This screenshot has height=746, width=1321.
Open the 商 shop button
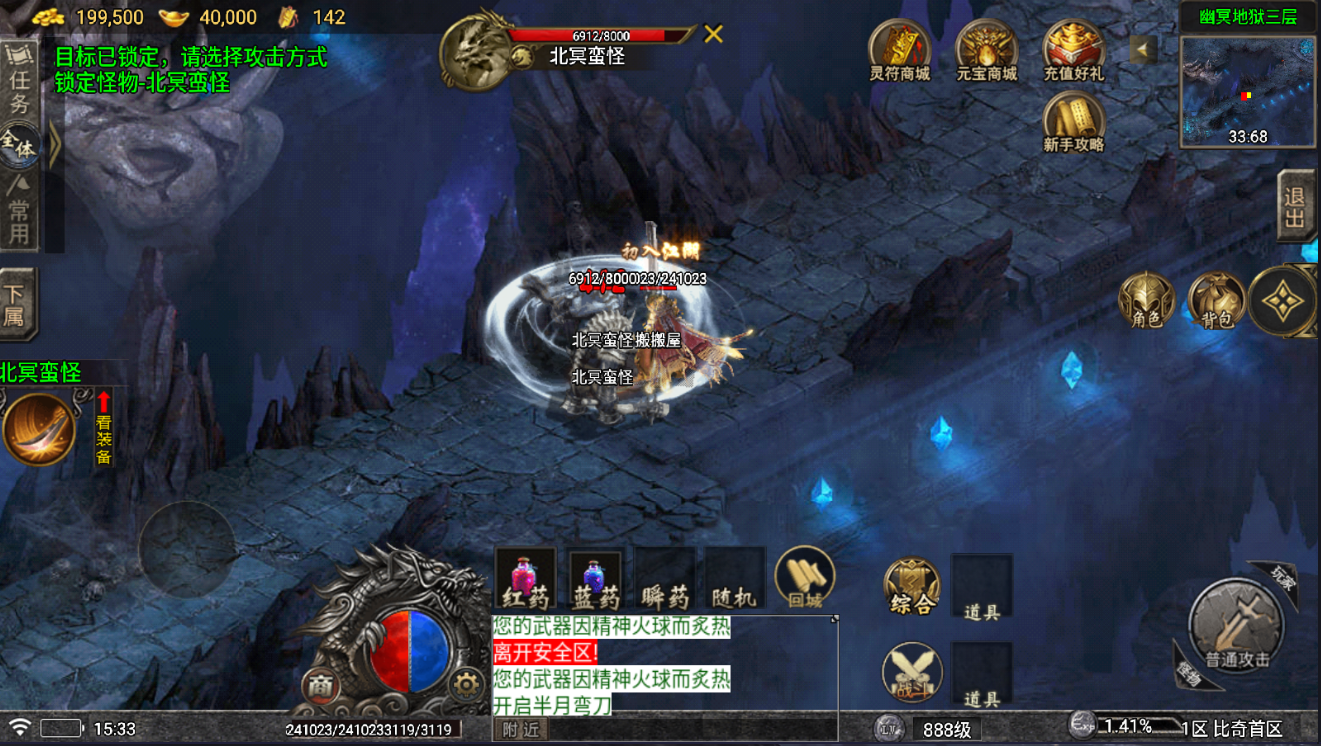tap(320, 685)
